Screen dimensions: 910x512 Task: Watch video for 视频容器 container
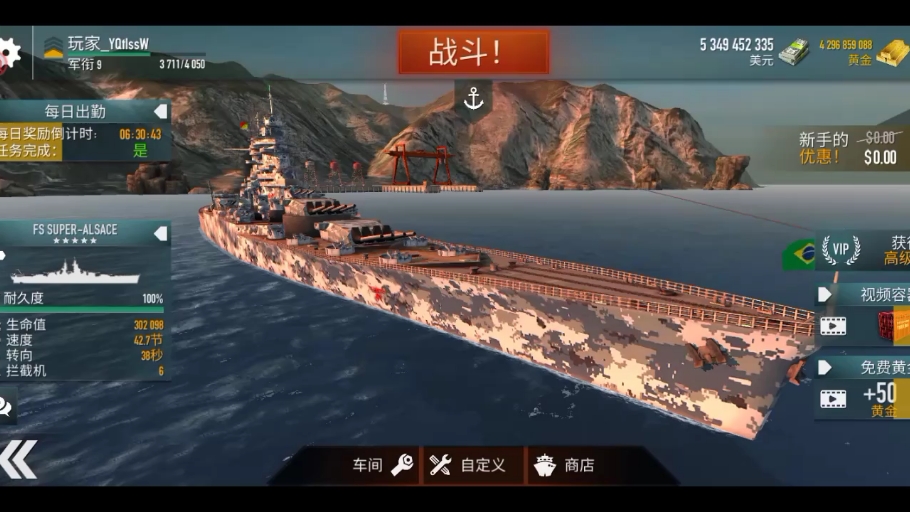click(x=833, y=325)
